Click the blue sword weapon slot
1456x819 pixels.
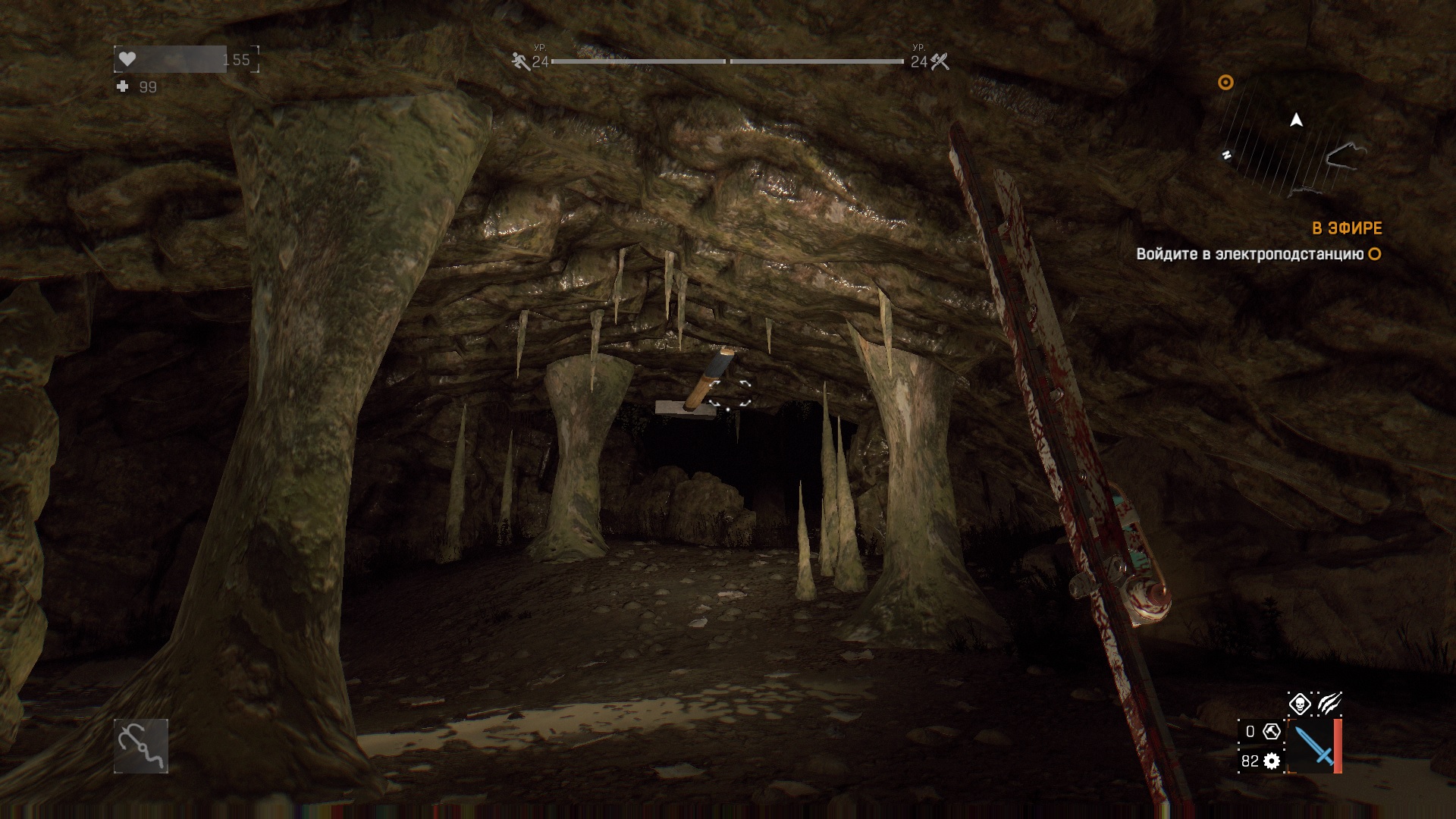click(x=1314, y=746)
